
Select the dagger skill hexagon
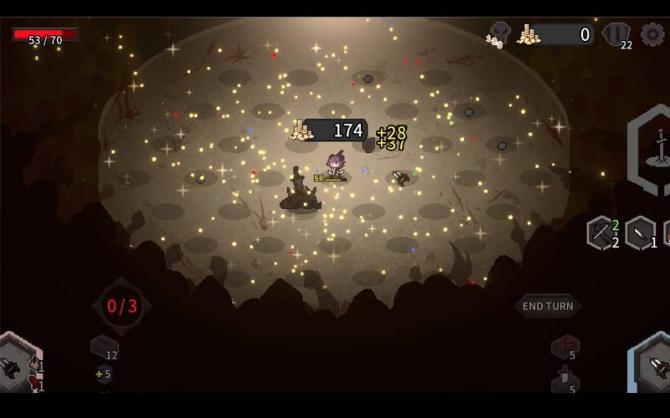[x=640, y=233]
